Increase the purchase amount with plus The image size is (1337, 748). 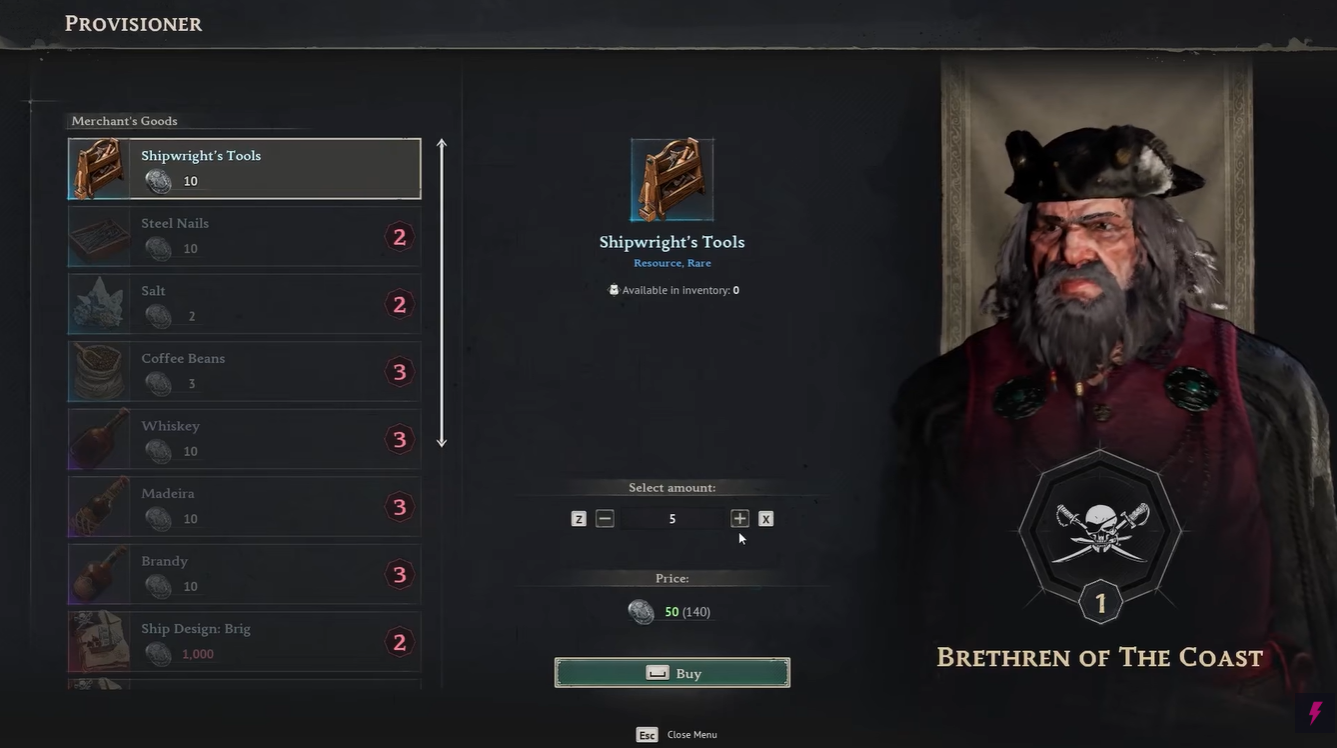[x=739, y=518]
